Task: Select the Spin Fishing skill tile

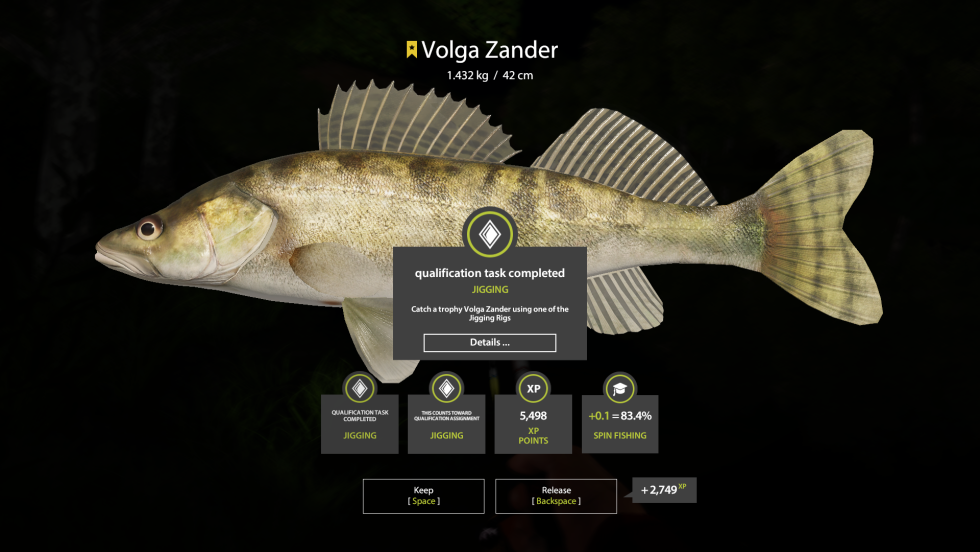Action: click(x=619, y=423)
